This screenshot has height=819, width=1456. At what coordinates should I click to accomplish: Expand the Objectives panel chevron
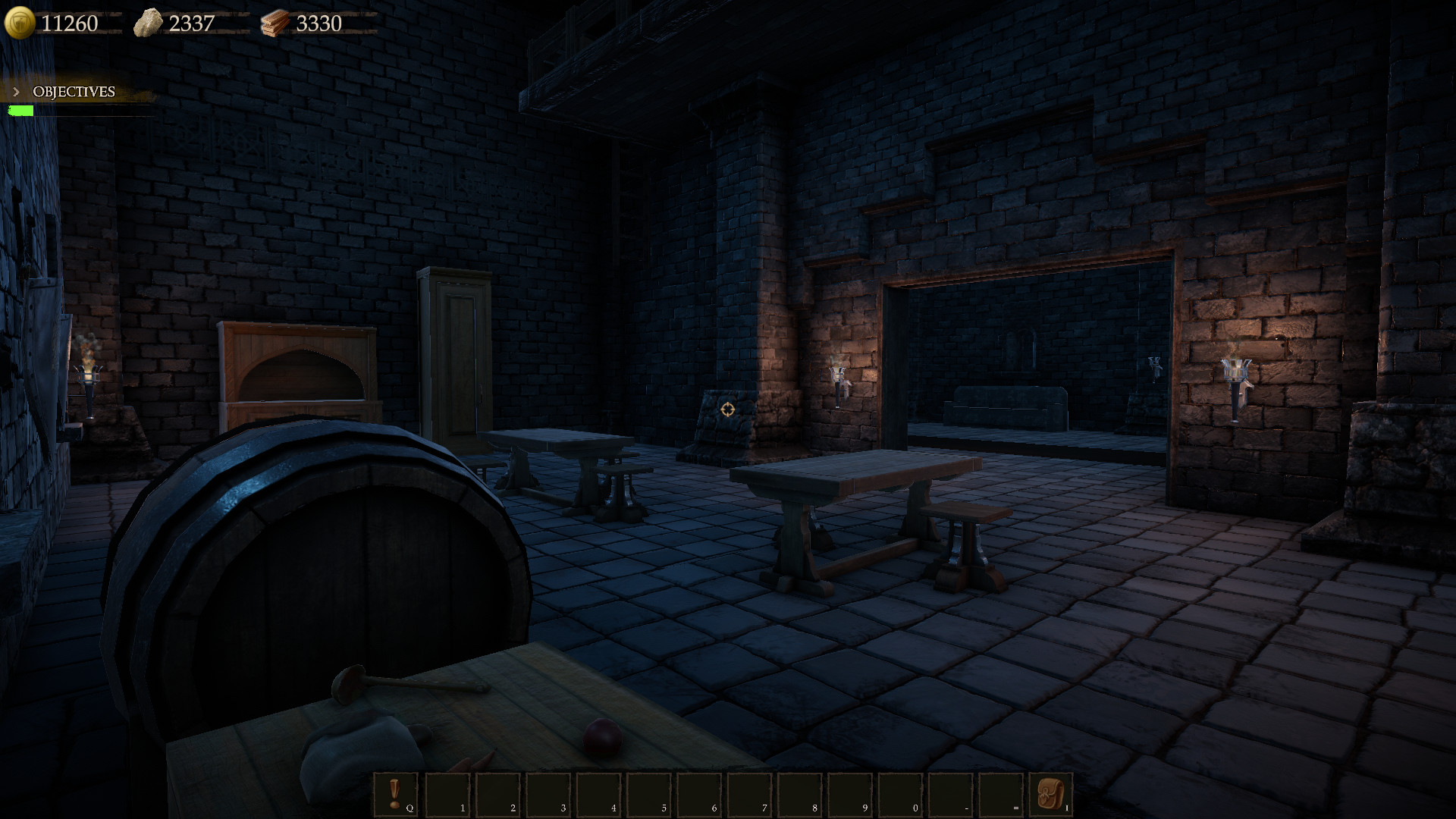(15, 92)
